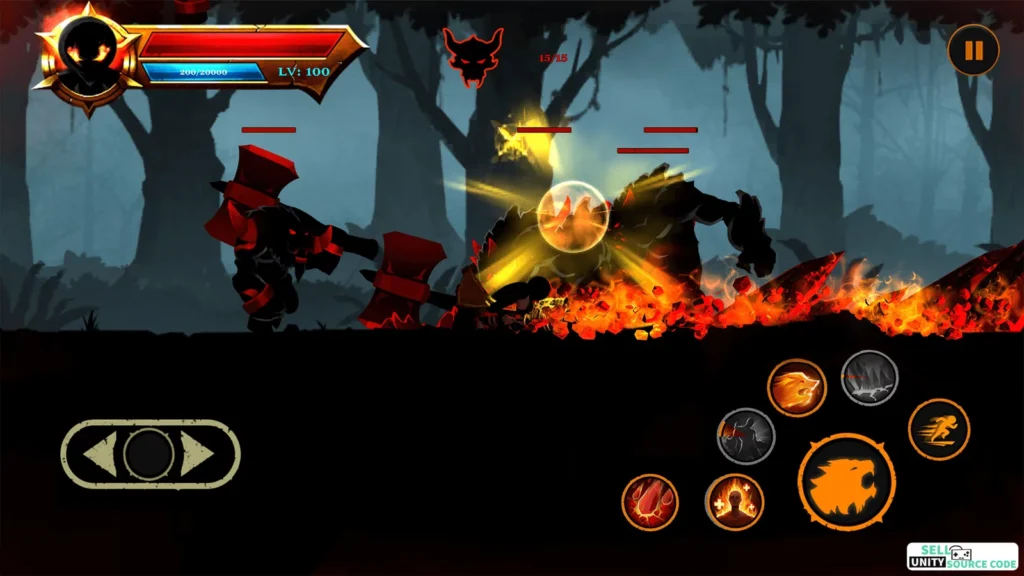Move right with the right arrow
The width and height of the screenshot is (1024, 576).
point(197,455)
